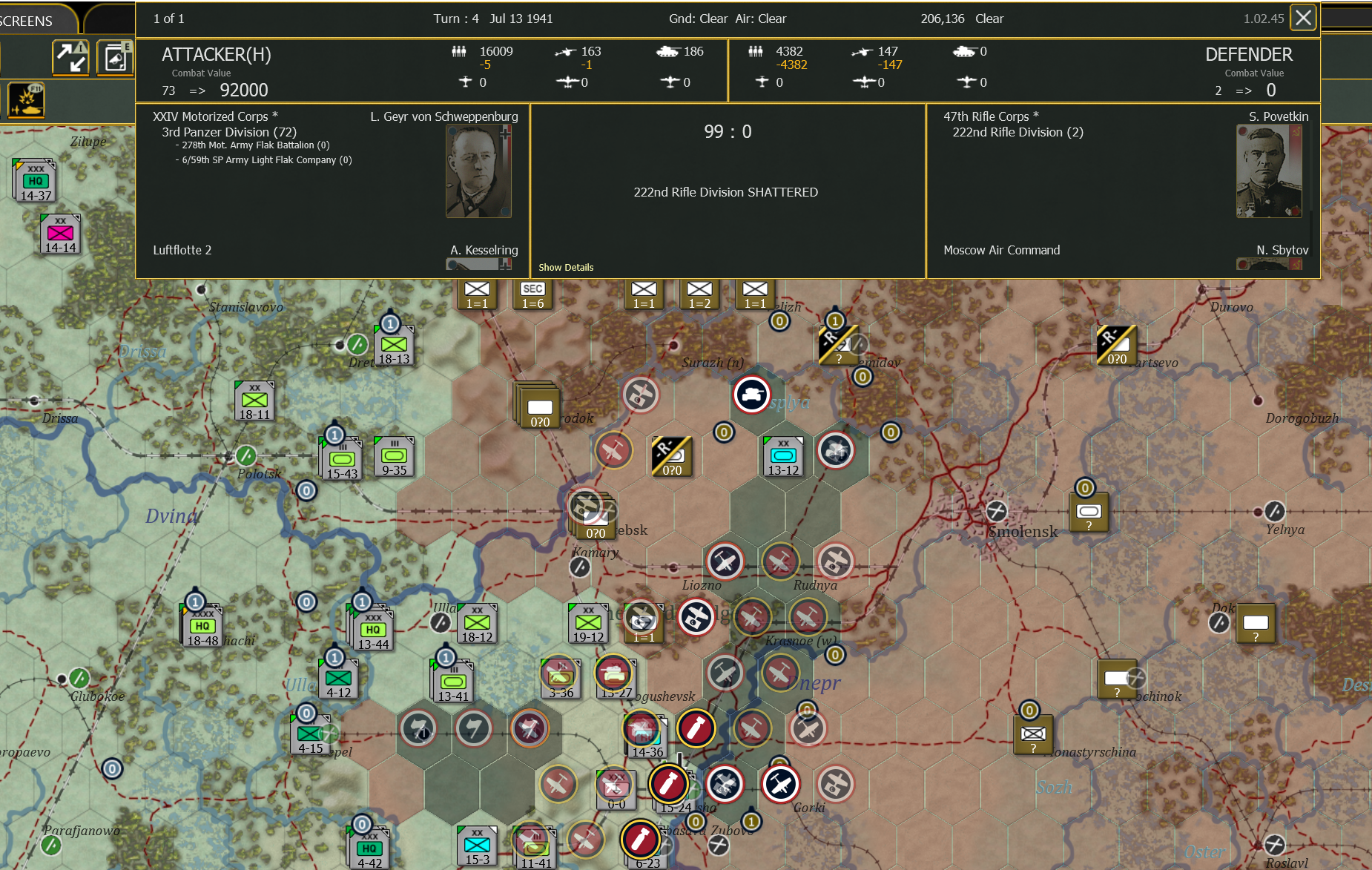
Task: Select the 18-11 infantry division counter near Drissa
Action: click(253, 401)
